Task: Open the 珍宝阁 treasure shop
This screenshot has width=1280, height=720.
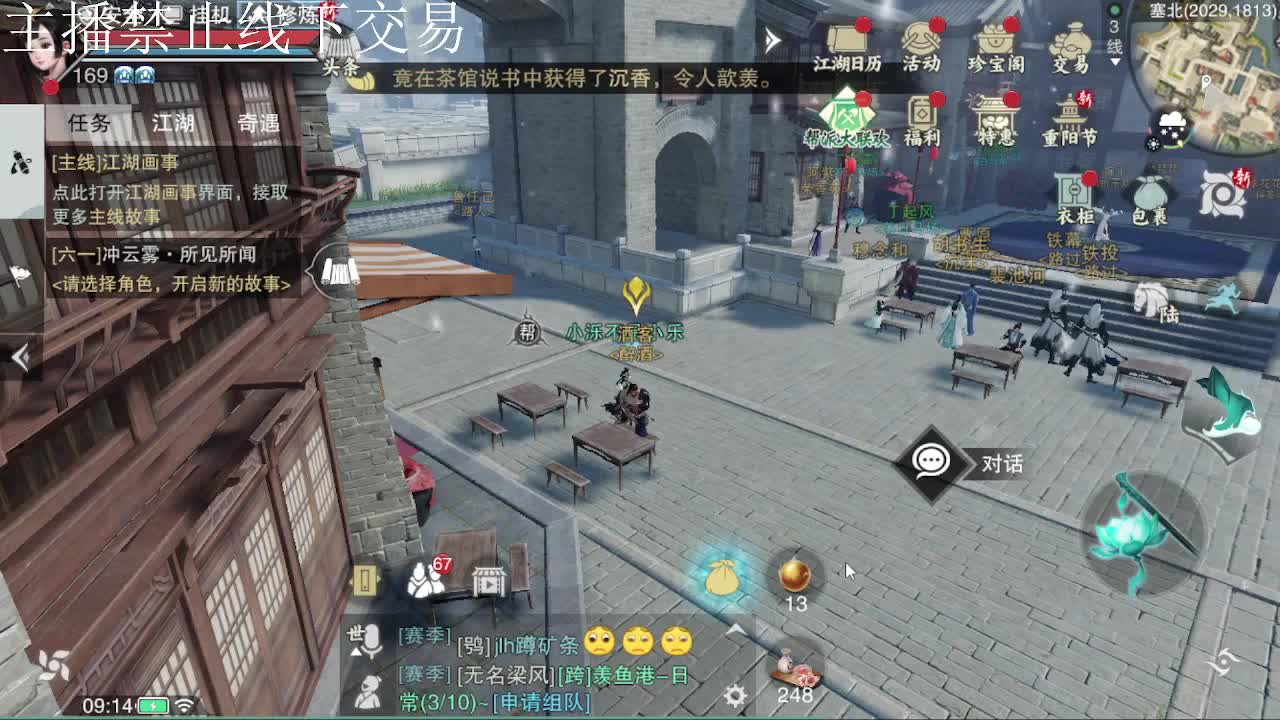Action: (x=994, y=45)
